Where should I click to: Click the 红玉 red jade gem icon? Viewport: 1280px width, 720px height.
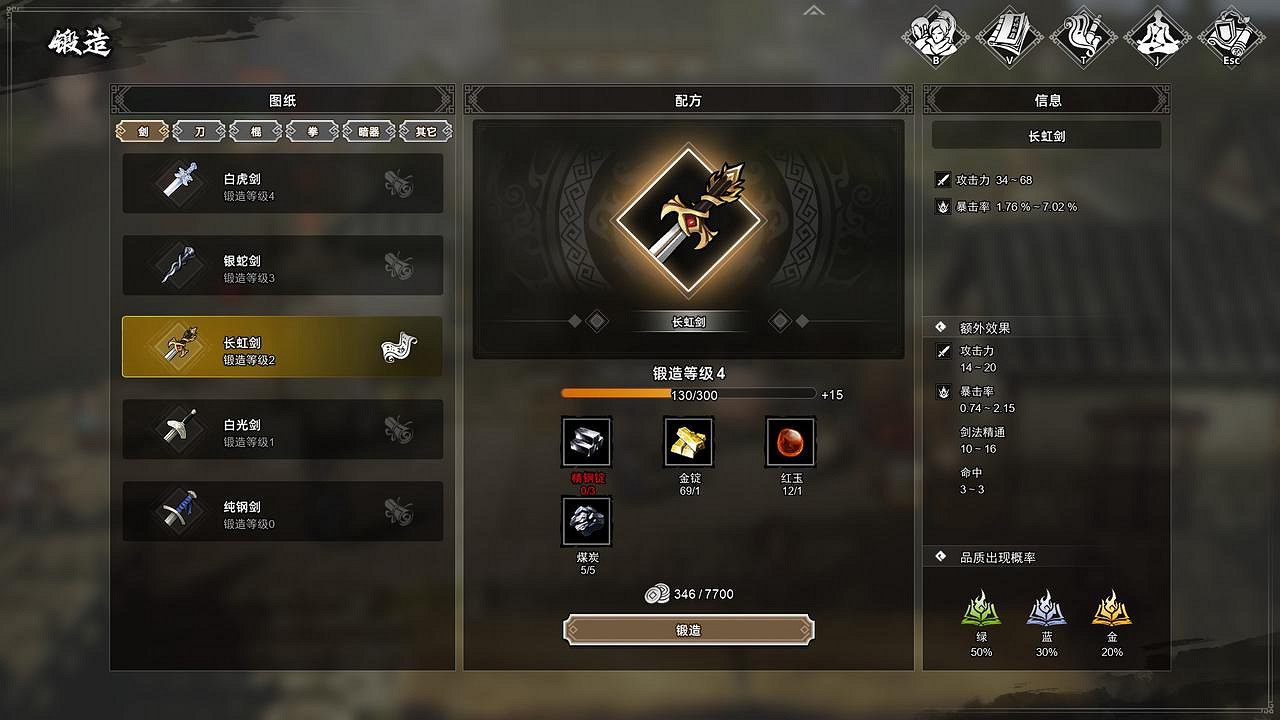790,441
